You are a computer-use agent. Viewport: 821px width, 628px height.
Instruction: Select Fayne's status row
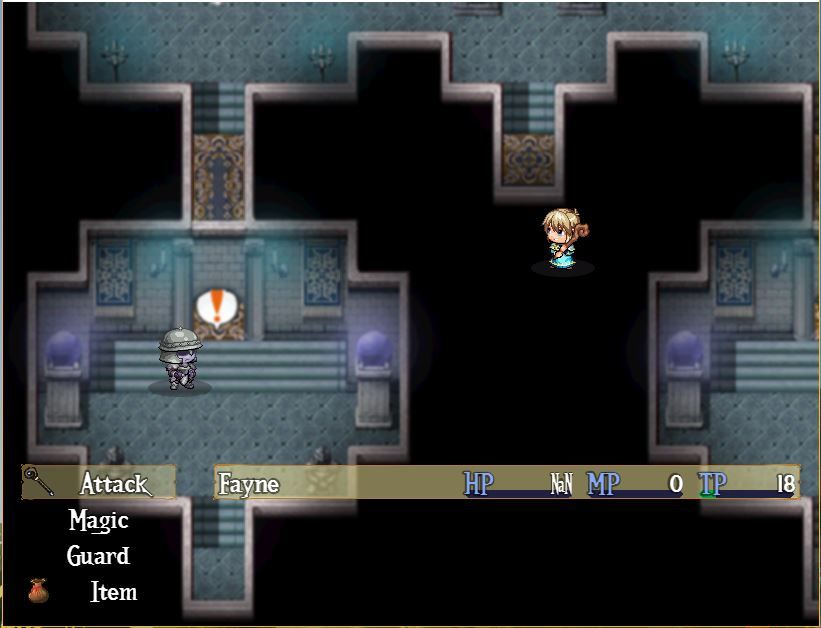click(x=506, y=485)
